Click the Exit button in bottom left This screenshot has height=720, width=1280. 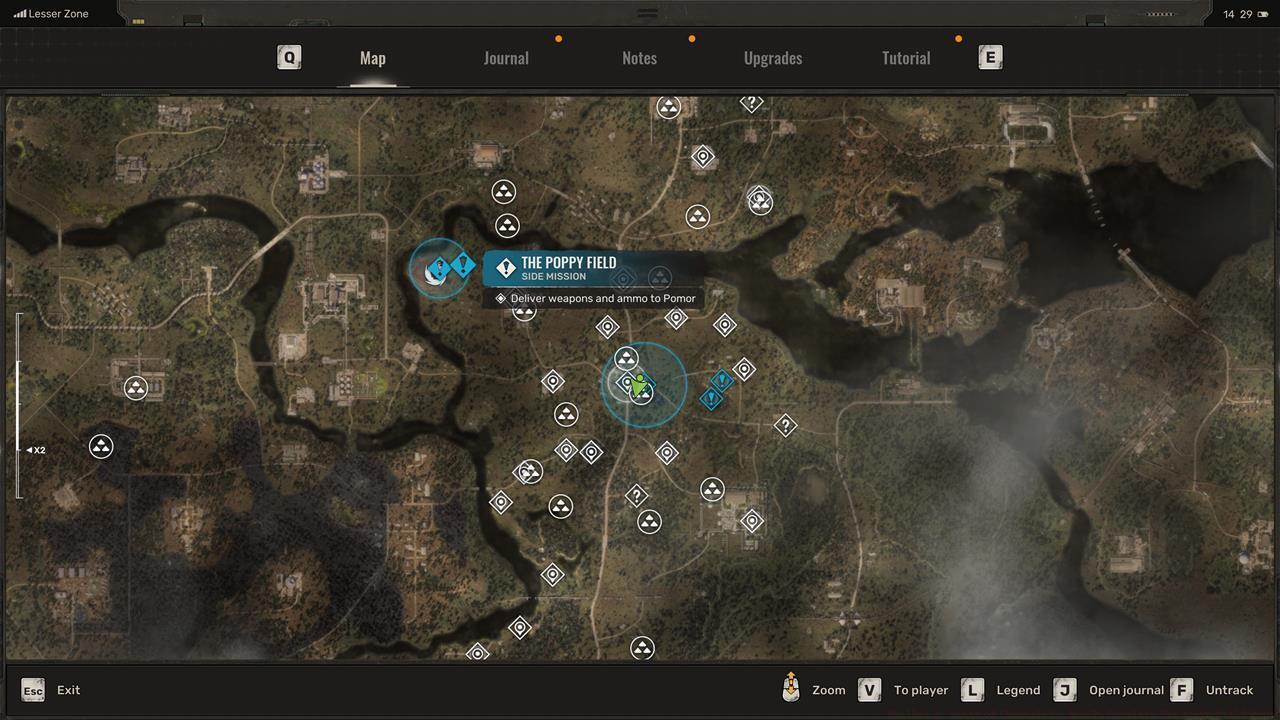point(52,689)
